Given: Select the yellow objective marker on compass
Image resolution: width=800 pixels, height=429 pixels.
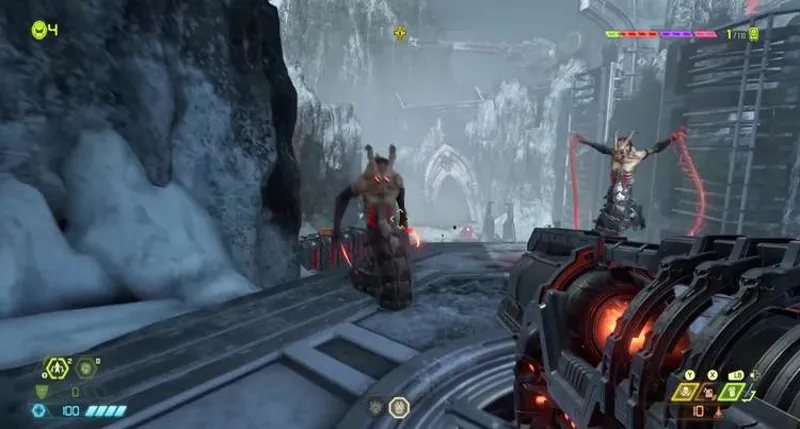Looking at the screenshot, I should 400,33.
